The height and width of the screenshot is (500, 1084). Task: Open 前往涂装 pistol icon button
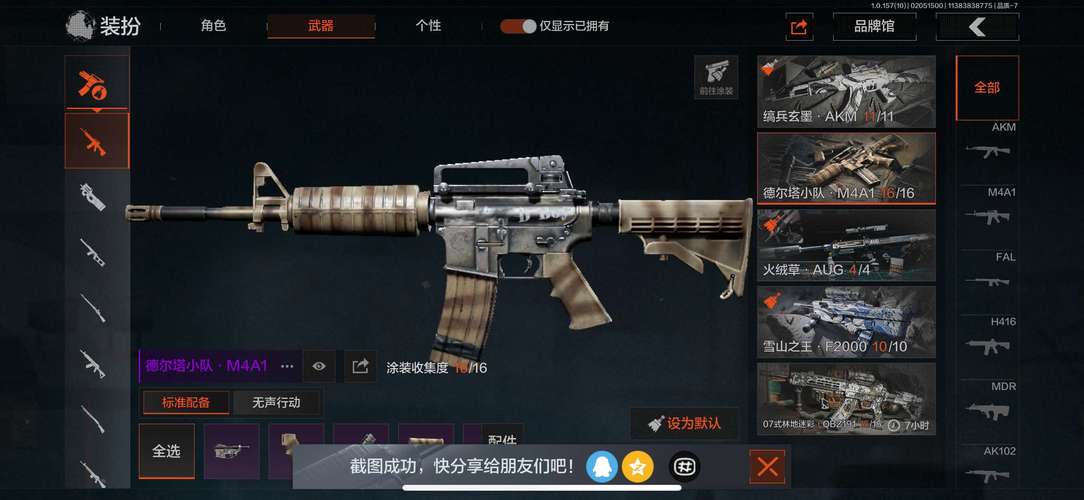coord(715,77)
